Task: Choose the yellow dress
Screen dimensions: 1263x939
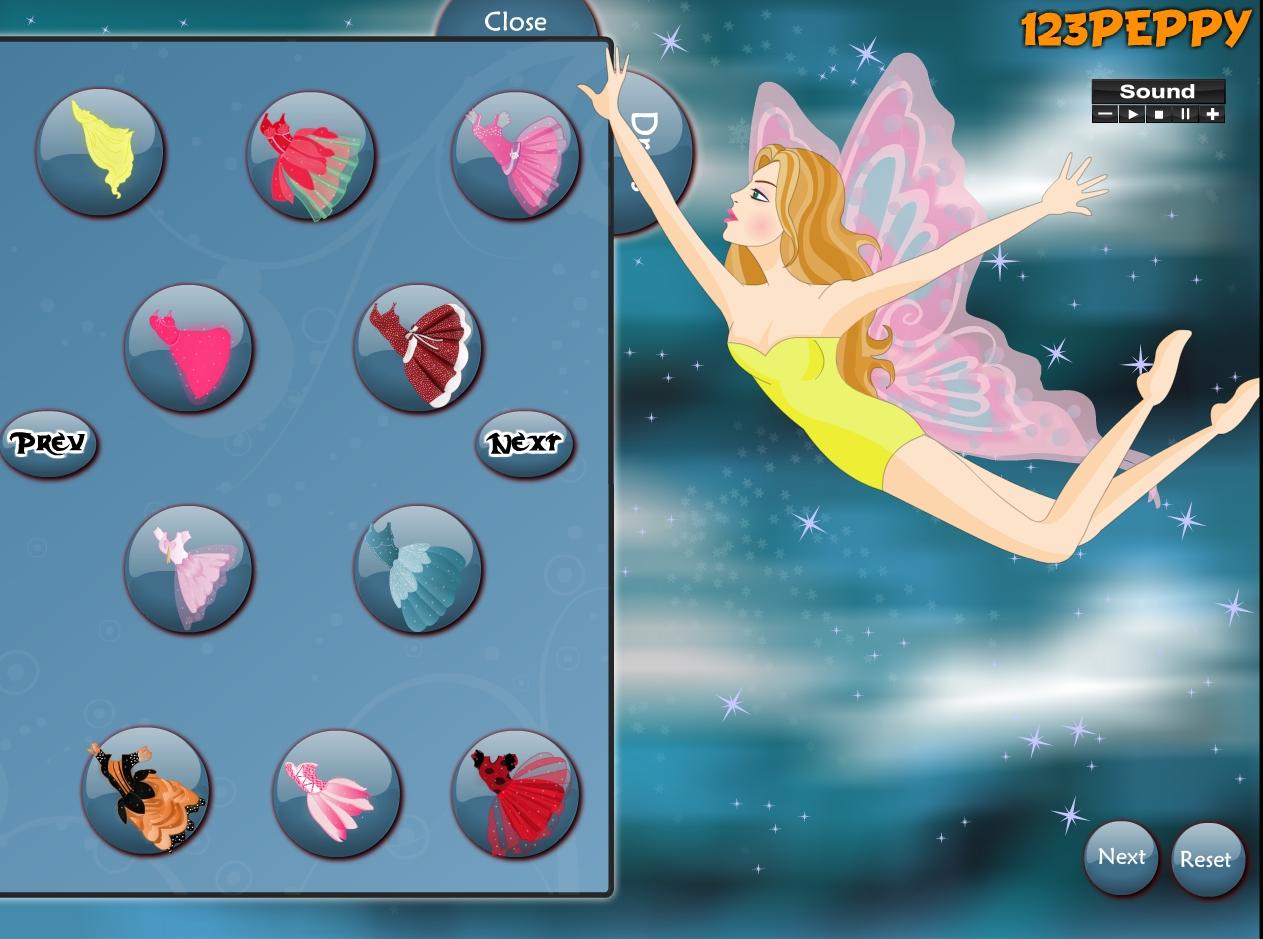Action: coord(100,151)
